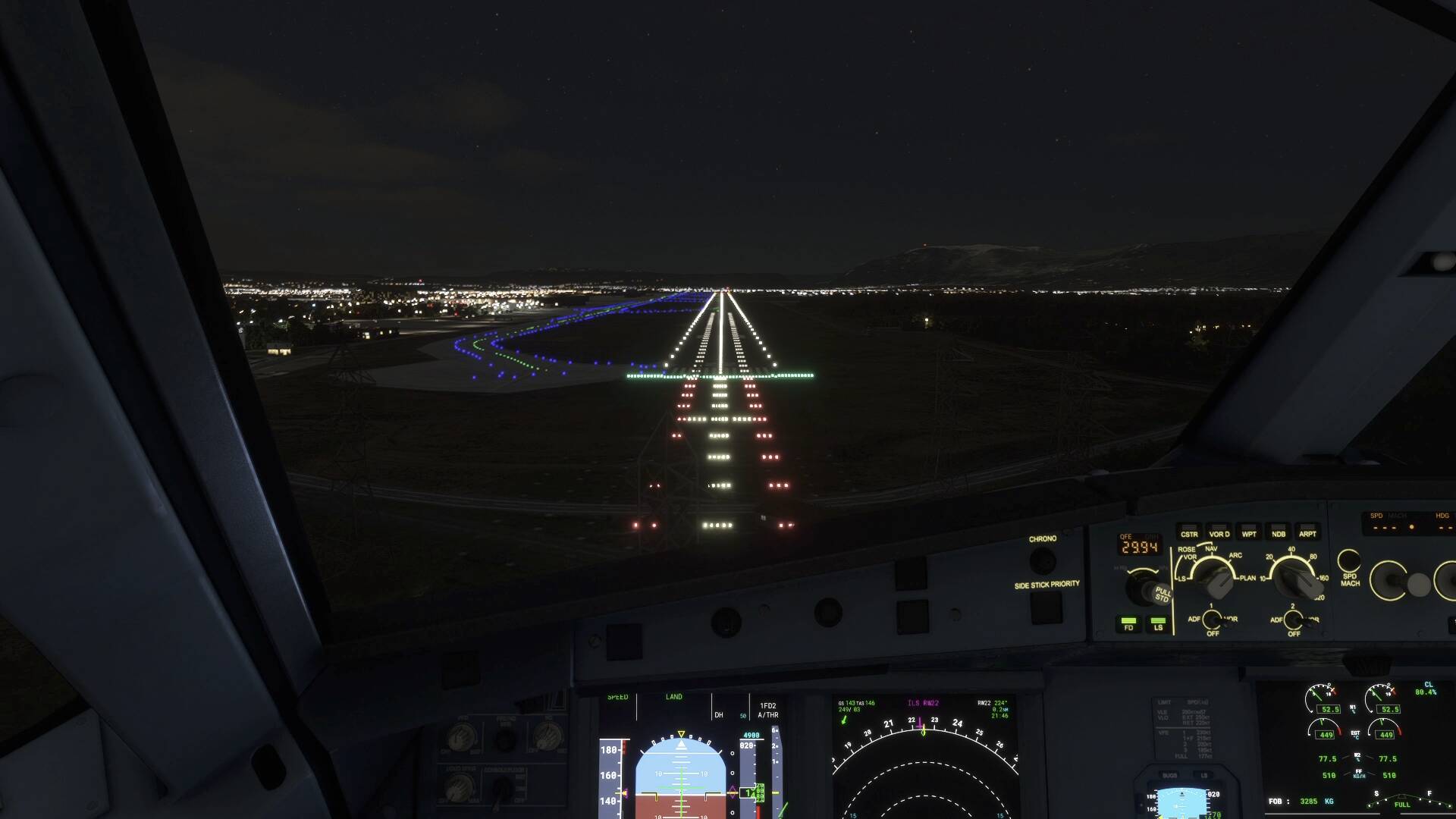Select the LS button beside the standby display
The height and width of the screenshot is (819, 1456).
[x=1204, y=775]
